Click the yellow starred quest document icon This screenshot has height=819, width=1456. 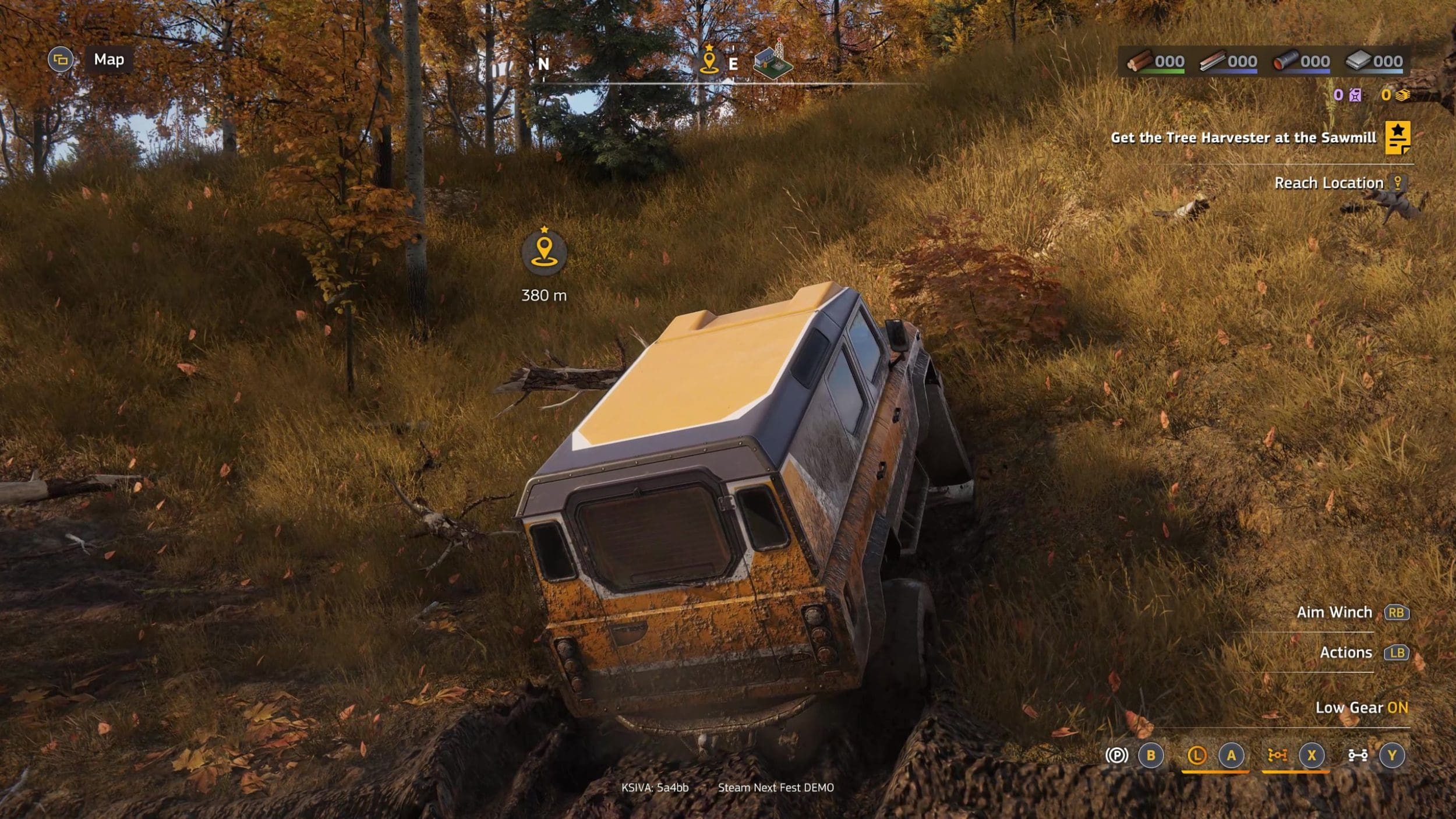click(x=1397, y=137)
